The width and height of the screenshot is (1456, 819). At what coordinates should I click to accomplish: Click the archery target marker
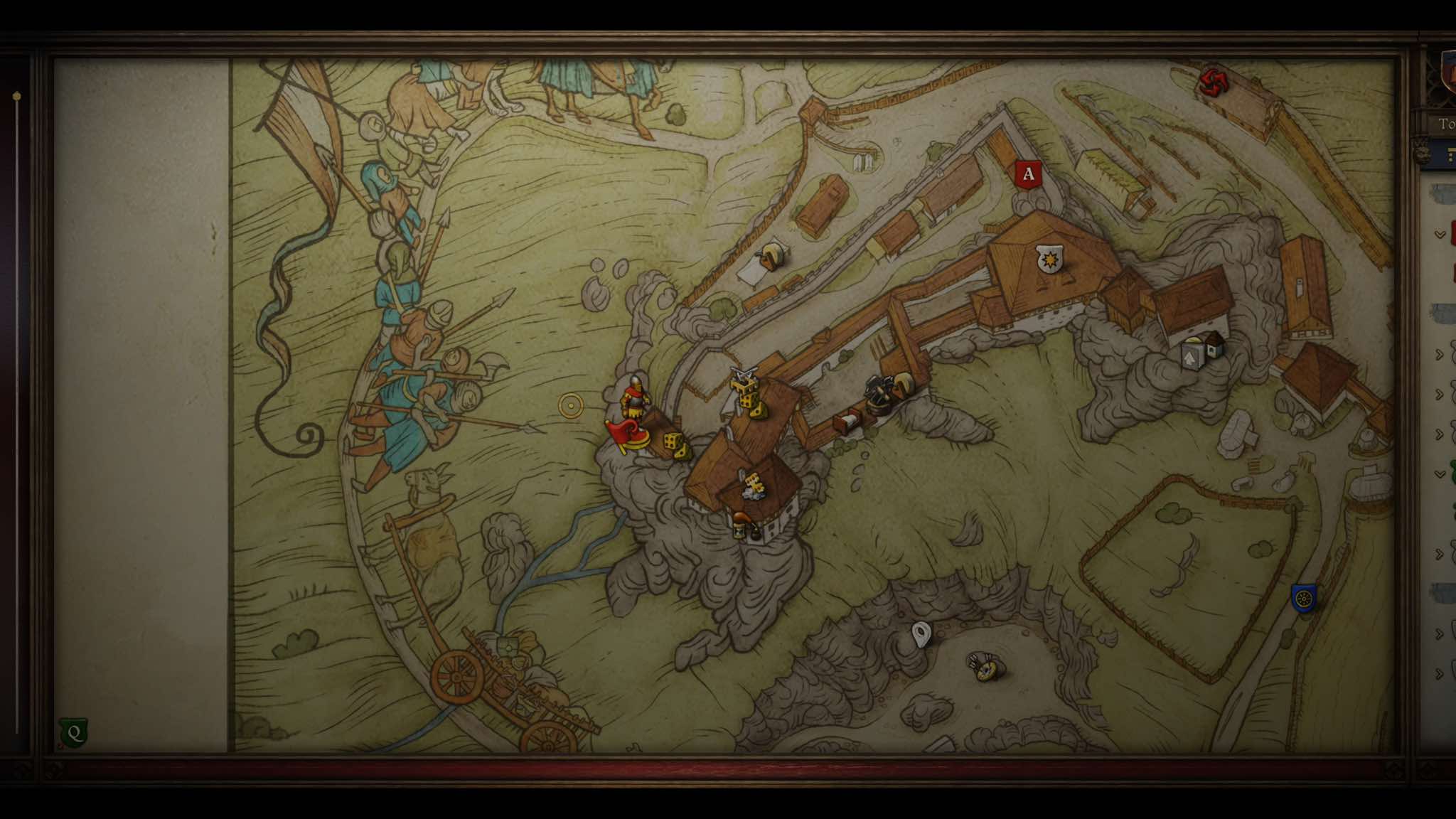pyautogui.click(x=985, y=666)
